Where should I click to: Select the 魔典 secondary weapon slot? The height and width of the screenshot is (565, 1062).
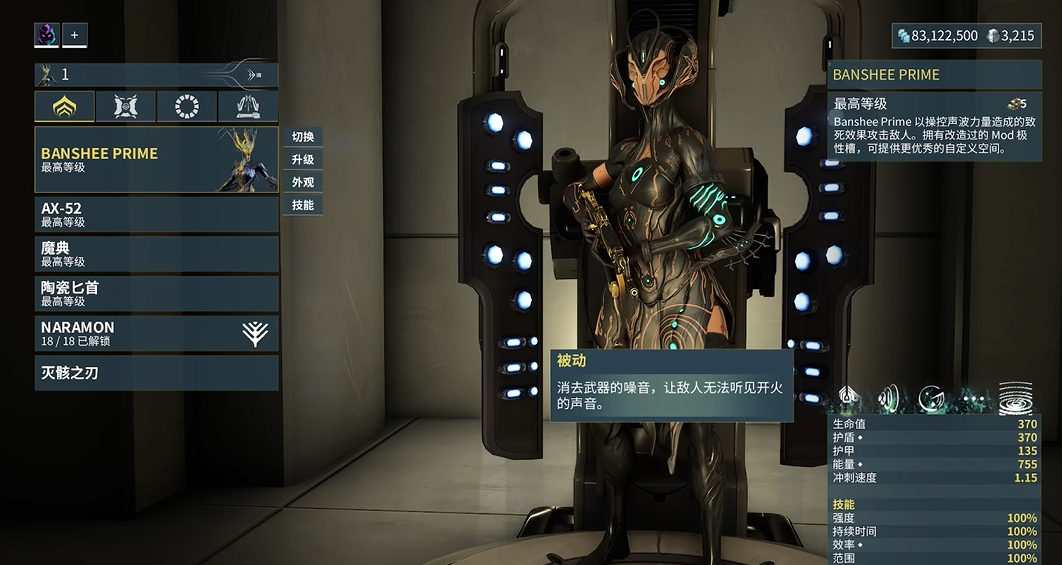point(156,254)
